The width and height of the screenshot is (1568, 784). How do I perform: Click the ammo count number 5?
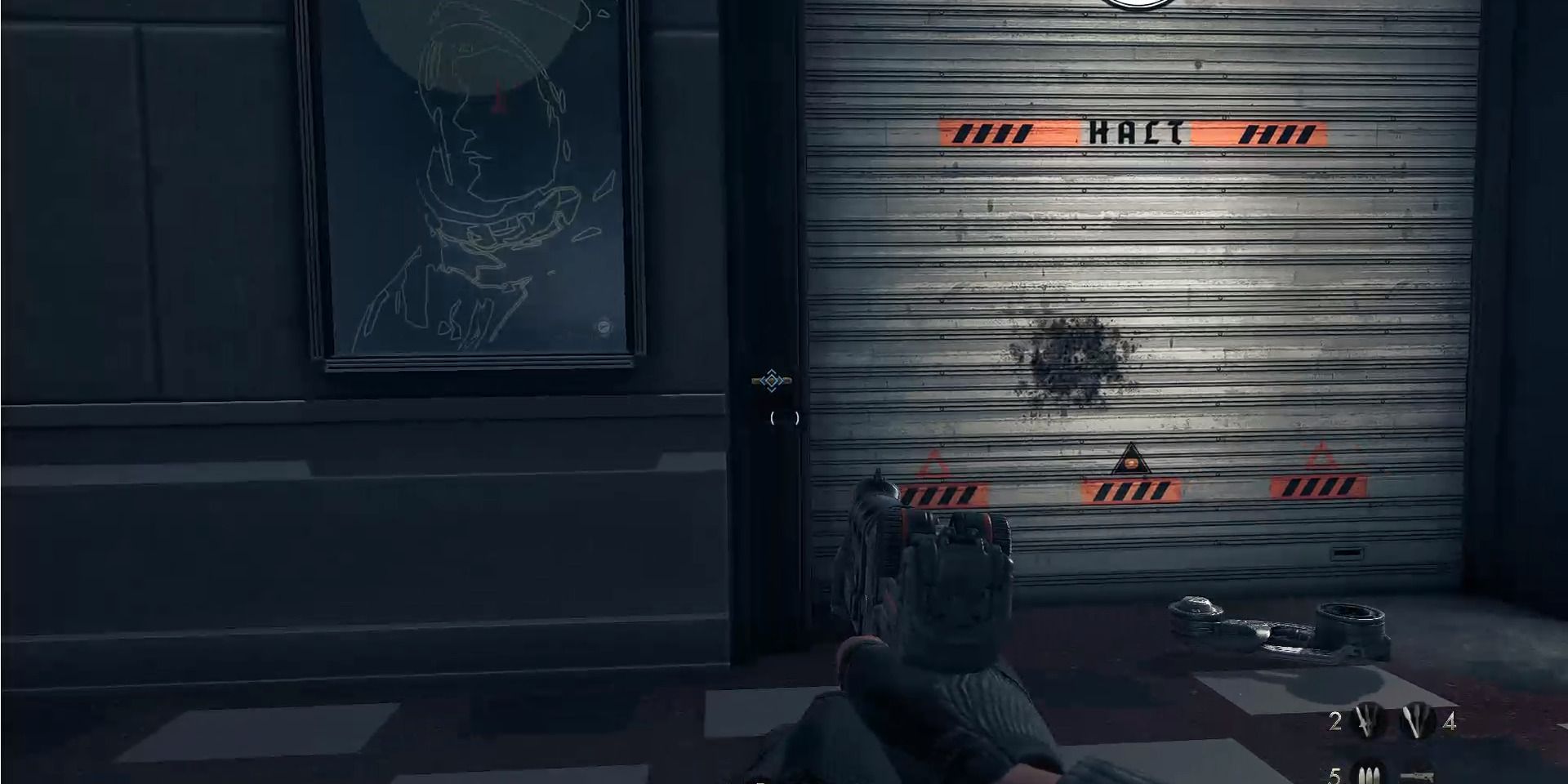click(x=1337, y=776)
